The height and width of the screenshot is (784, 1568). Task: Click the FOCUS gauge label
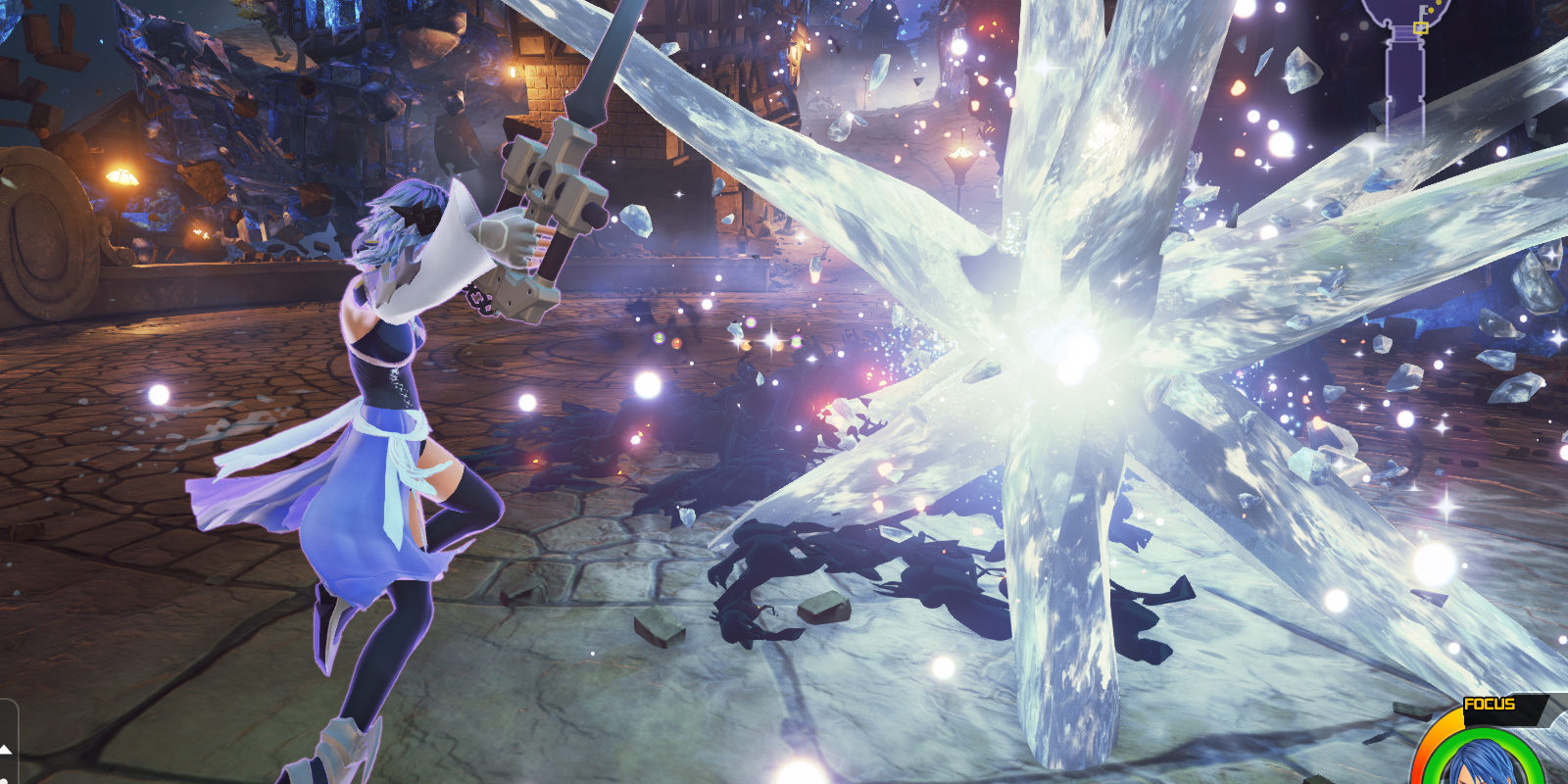pos(1489,703)
